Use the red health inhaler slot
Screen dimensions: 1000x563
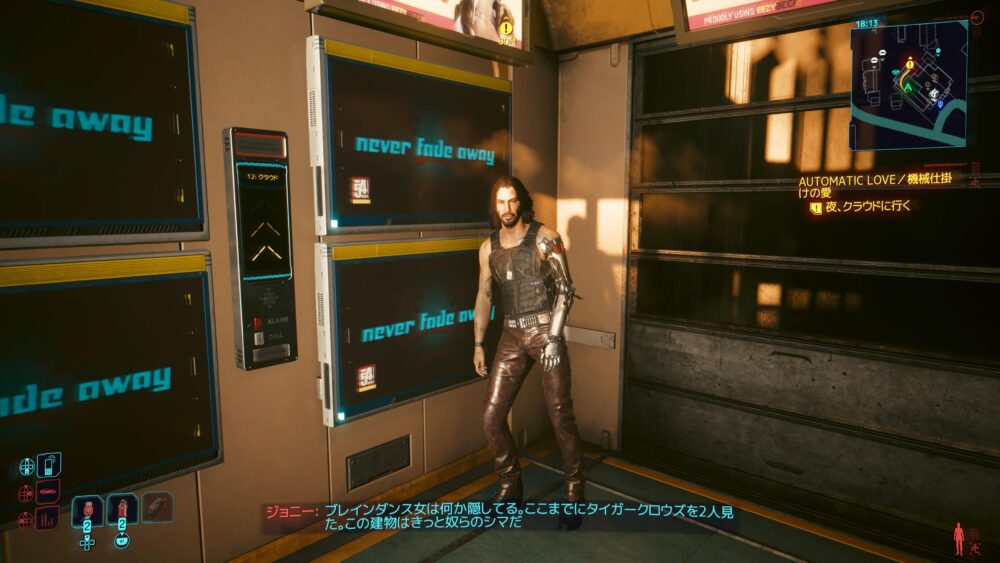click(122, 510)
